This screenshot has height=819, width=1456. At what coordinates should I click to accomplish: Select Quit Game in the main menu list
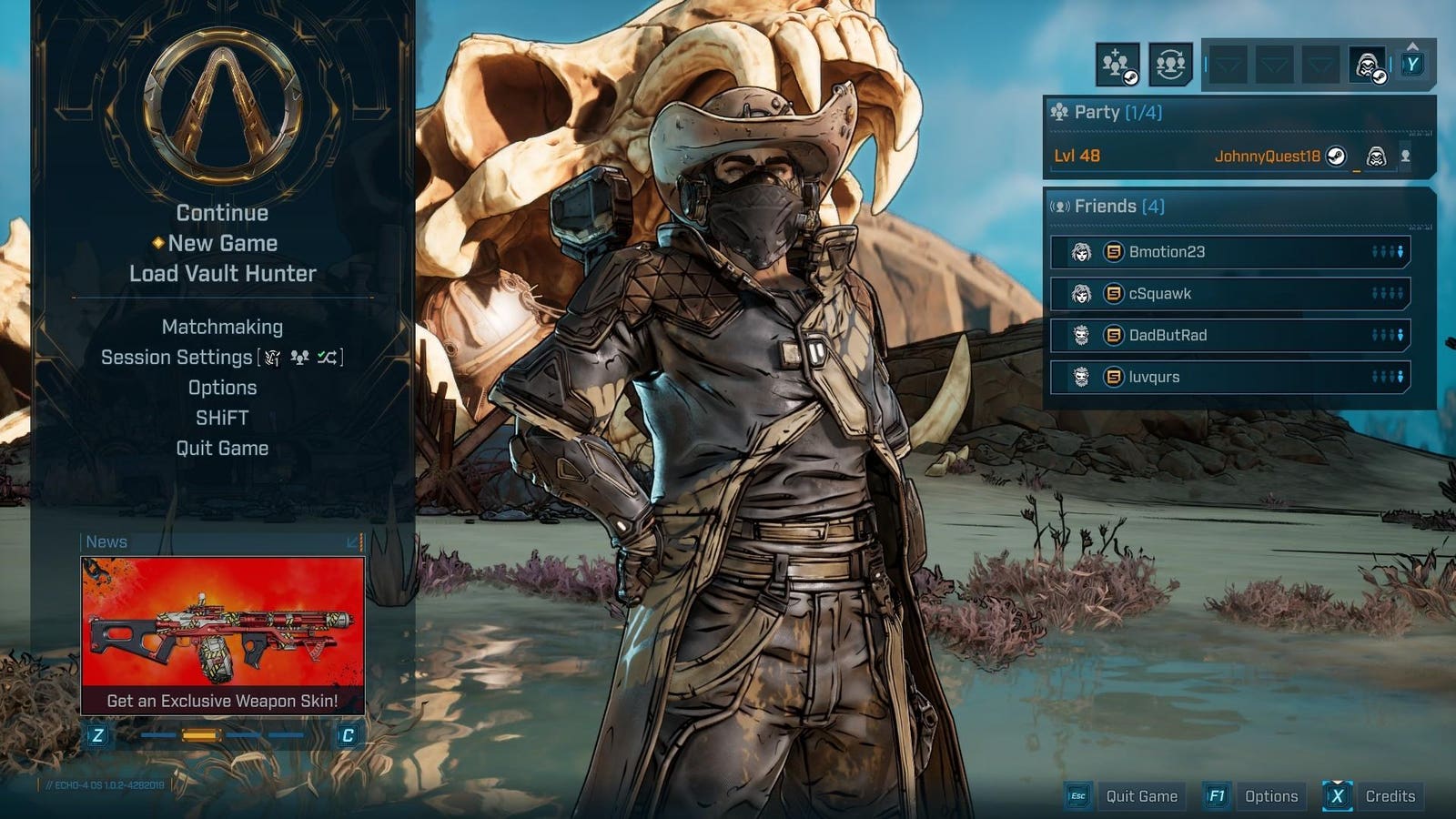tap(222, 448)
